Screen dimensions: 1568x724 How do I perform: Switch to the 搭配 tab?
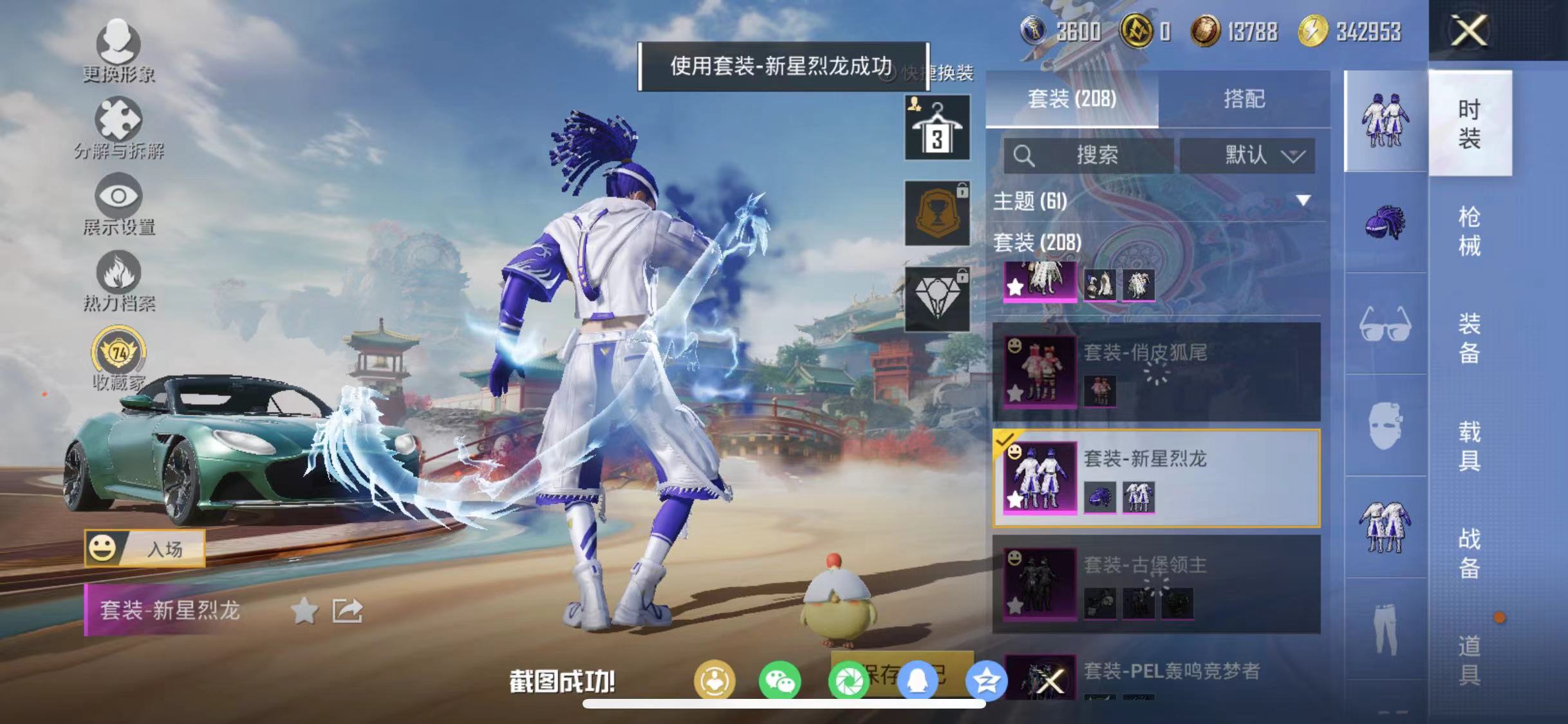tap(1245, 100)
